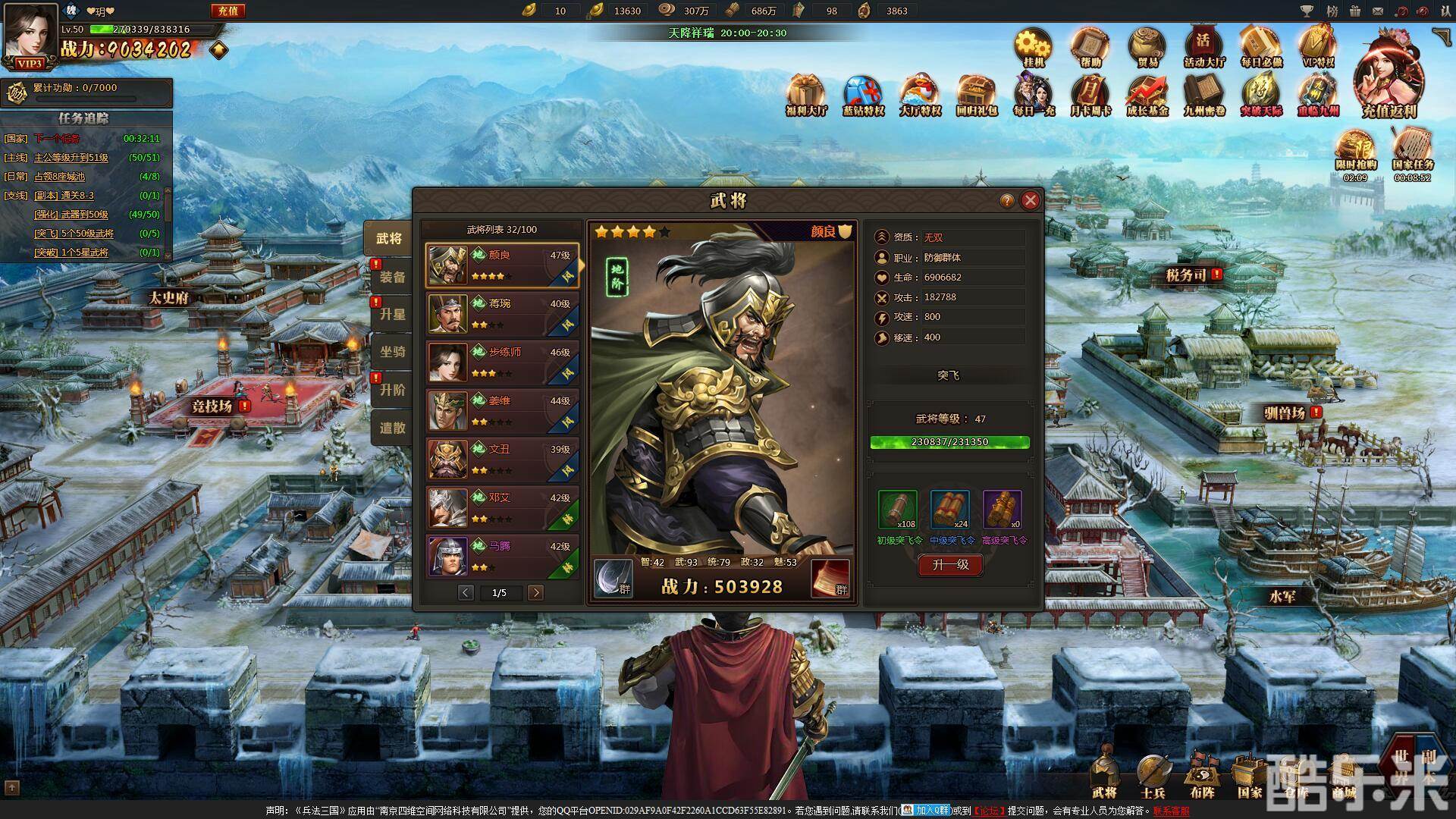Switch to the 坐骑 mount tab
Image resolution: width=1456 pixels, height=819 pixels.
[391, 353]
